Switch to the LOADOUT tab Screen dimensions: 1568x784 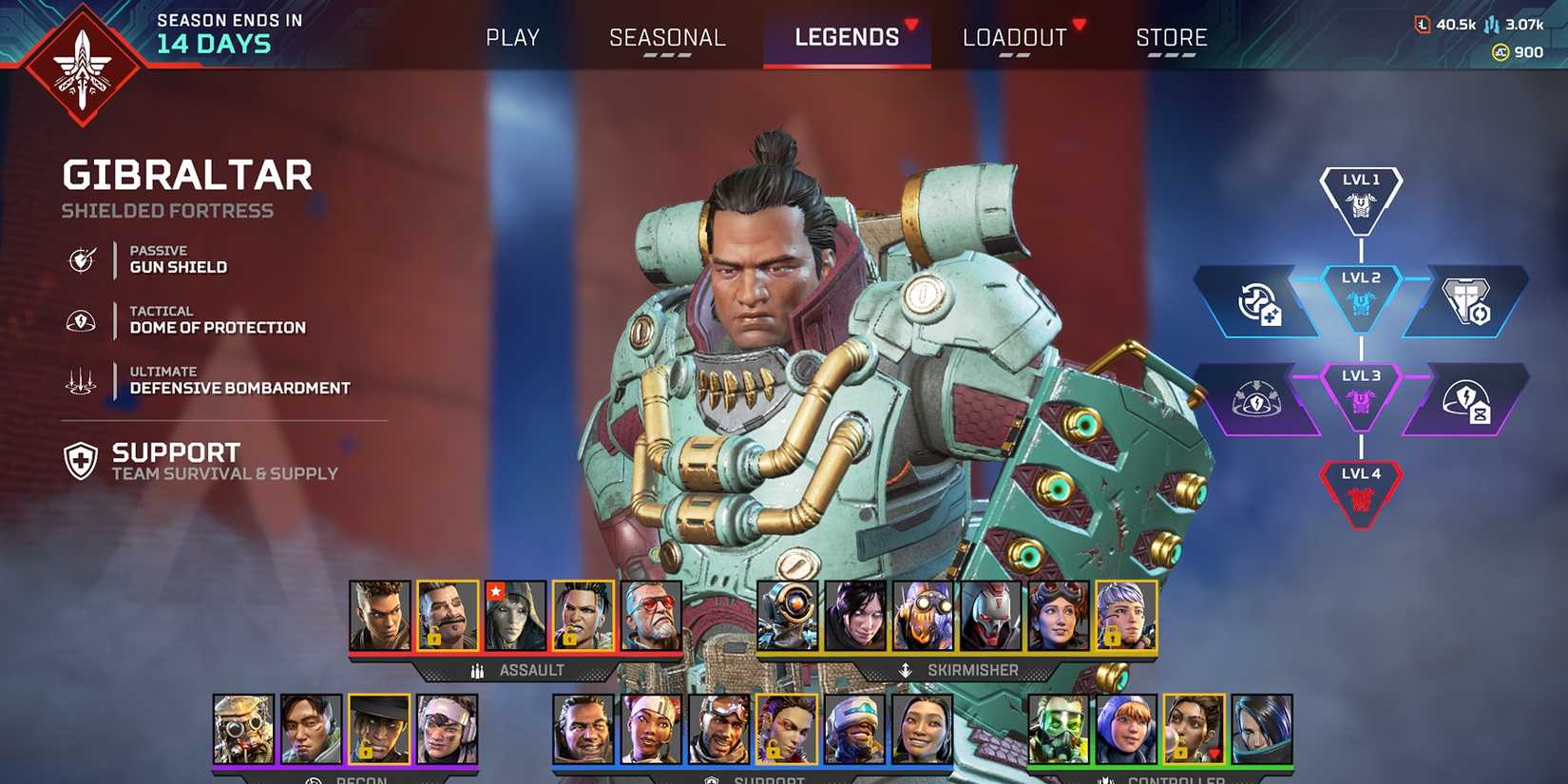pyautogui.click(x=1013, y=37)
